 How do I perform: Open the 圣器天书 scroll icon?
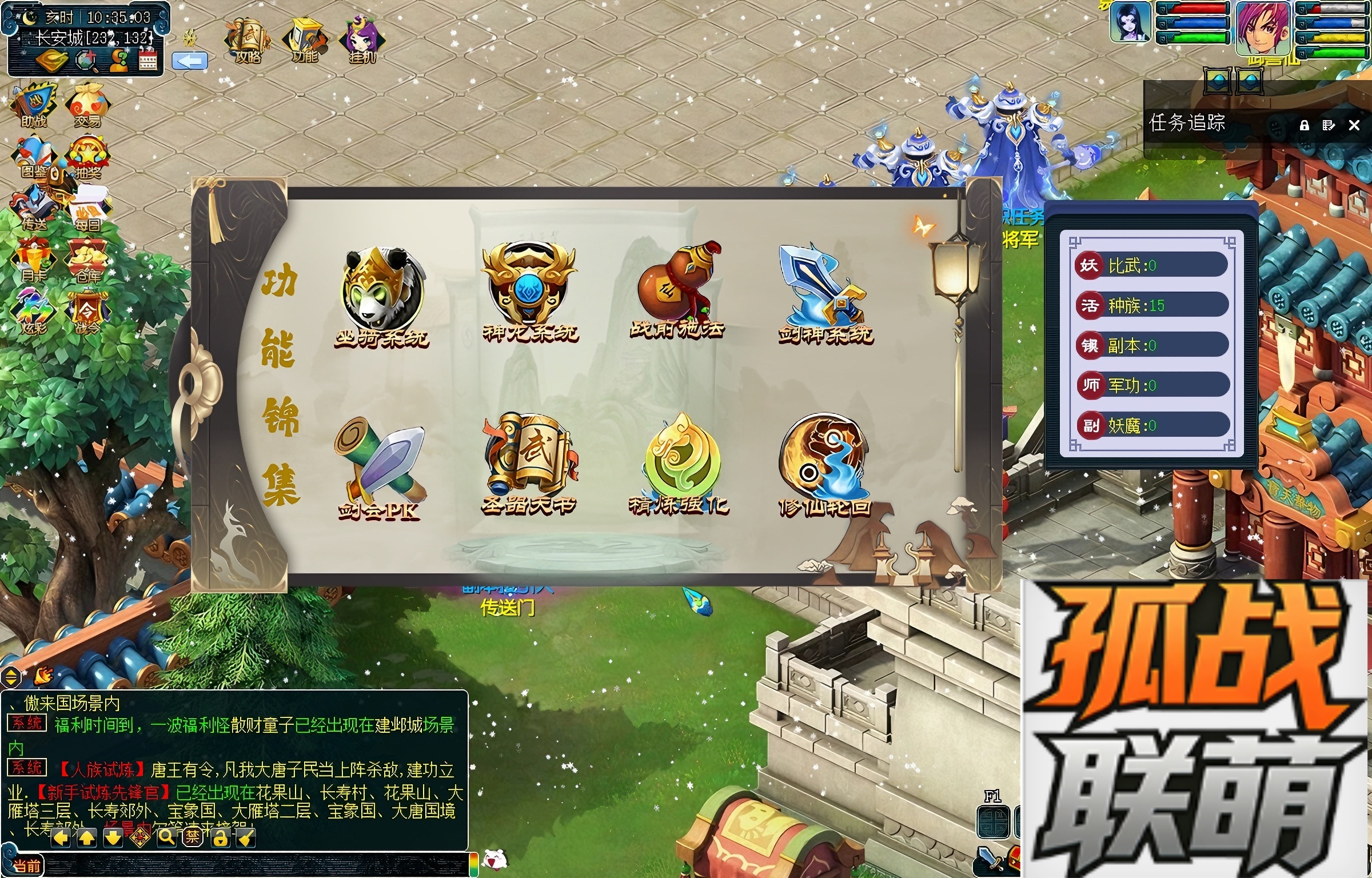[529, 464]
